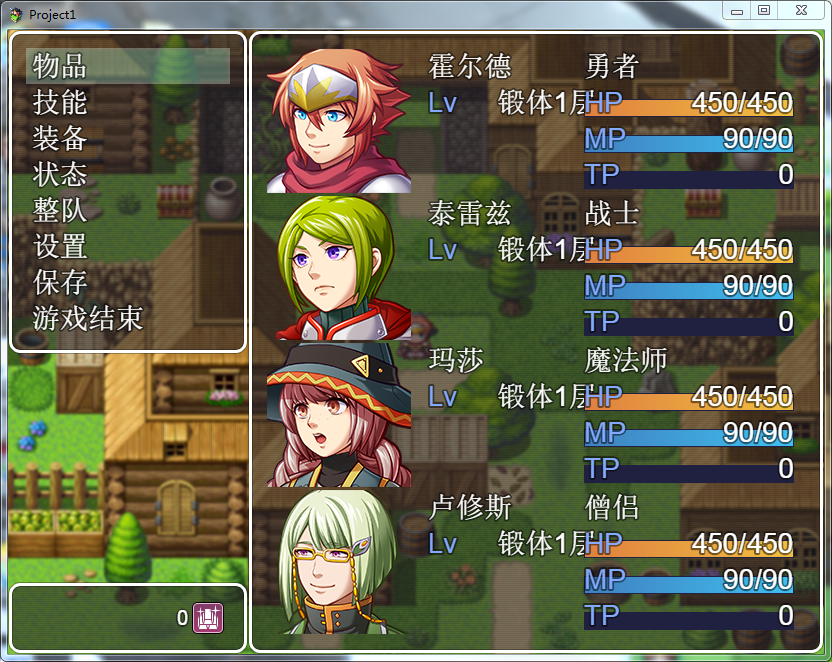Choose the 装备 (Equipment) menu option
832x662 pixels.
tap(128, 138)
